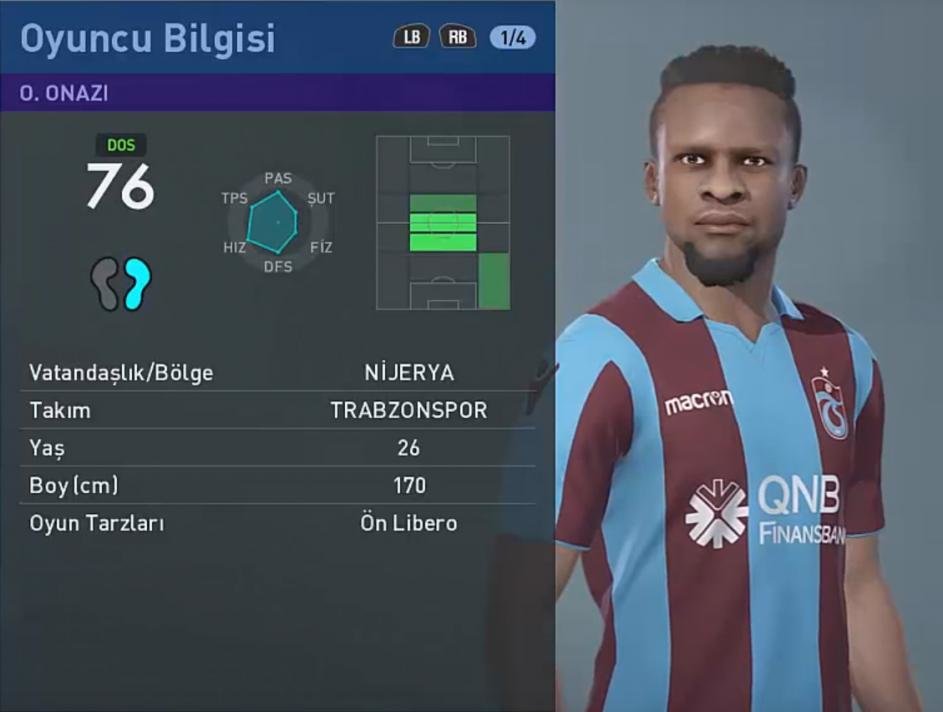Select the Vatandaşlık/Bölge row
943x712 pixels.
pos(277,373)
